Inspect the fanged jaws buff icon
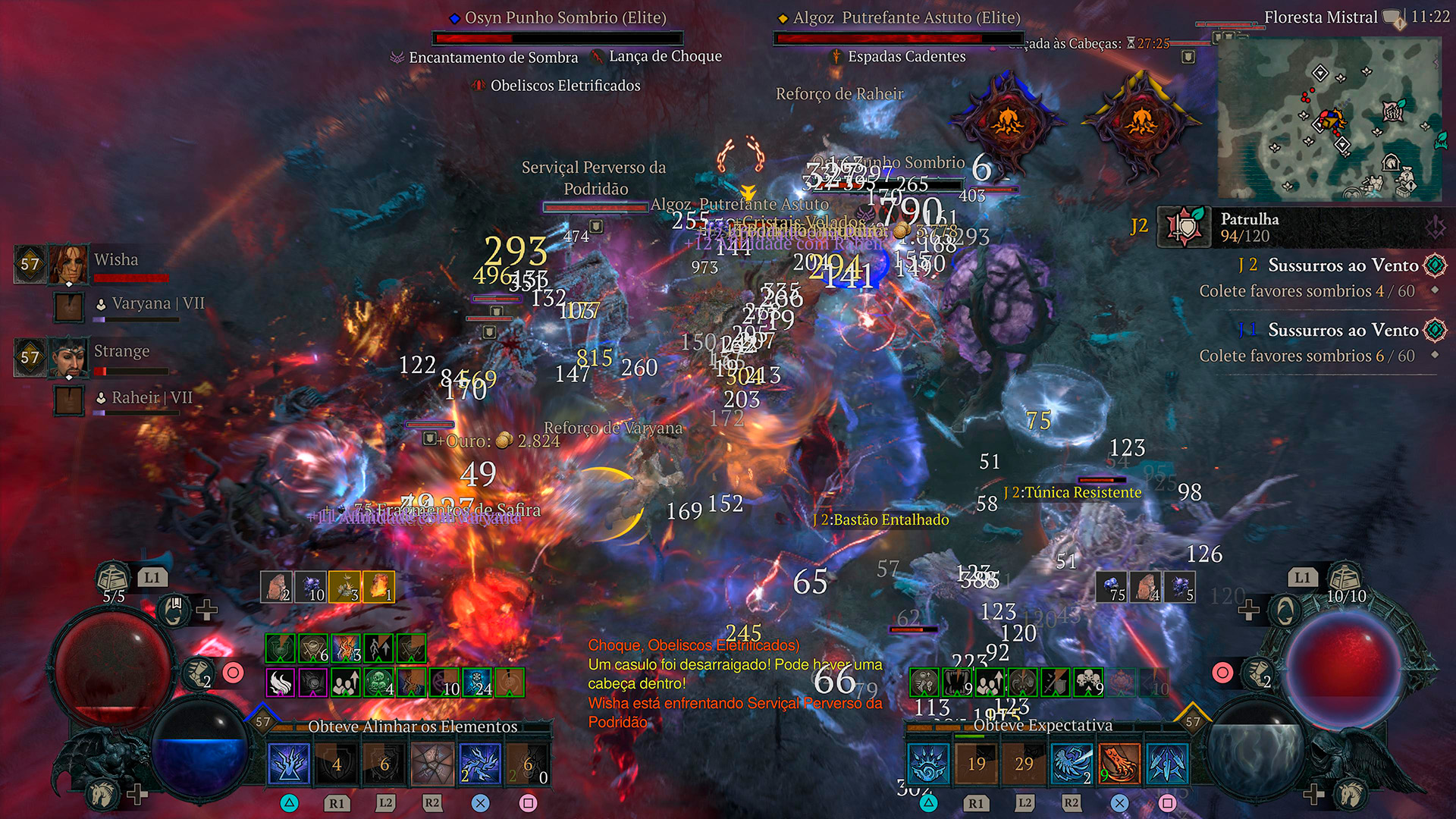1456x819 pixels. tap(957, 682)
